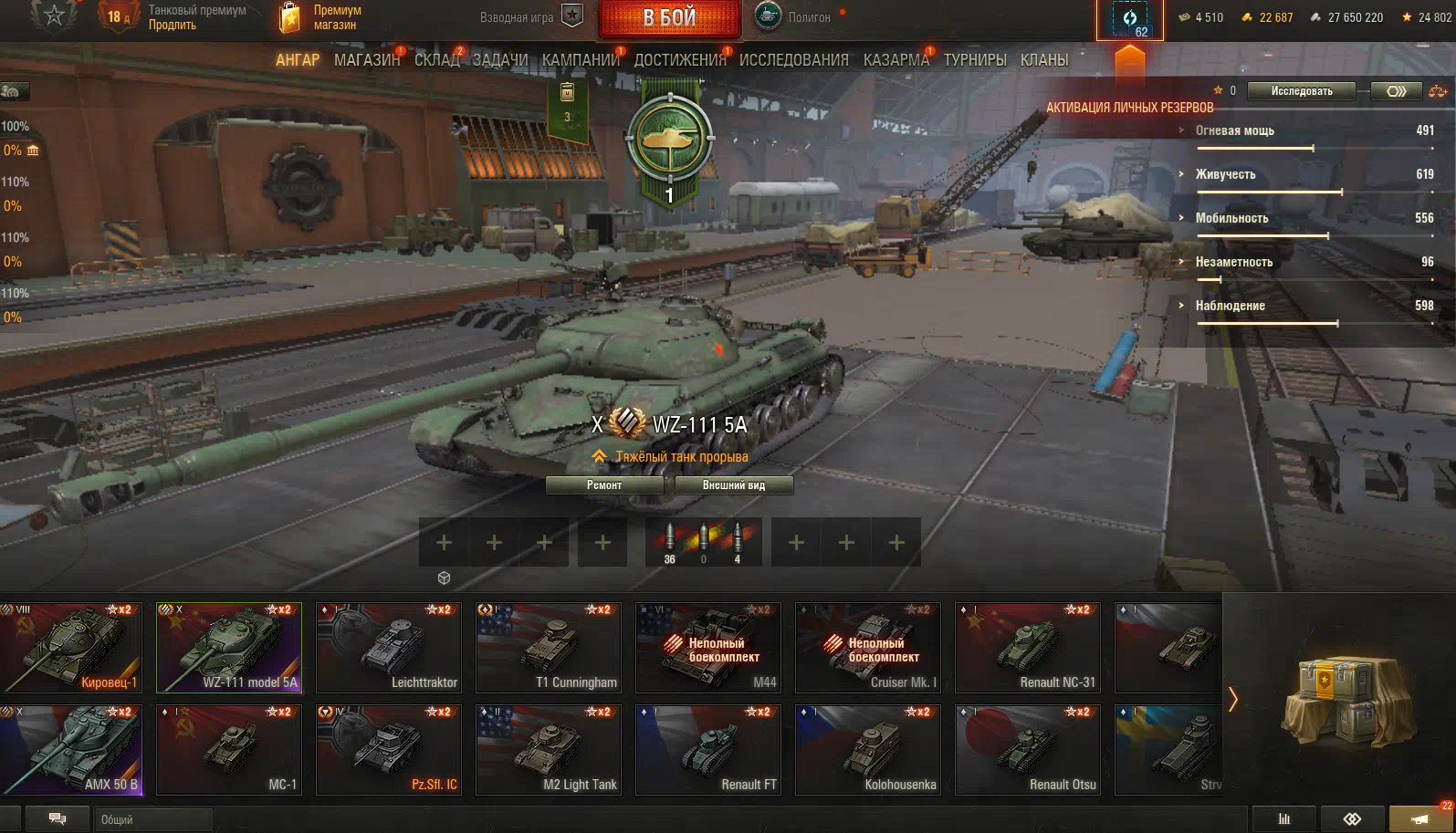Open the ИССЛЕДОВАНИЯ tab

click(x=793, y=60)
